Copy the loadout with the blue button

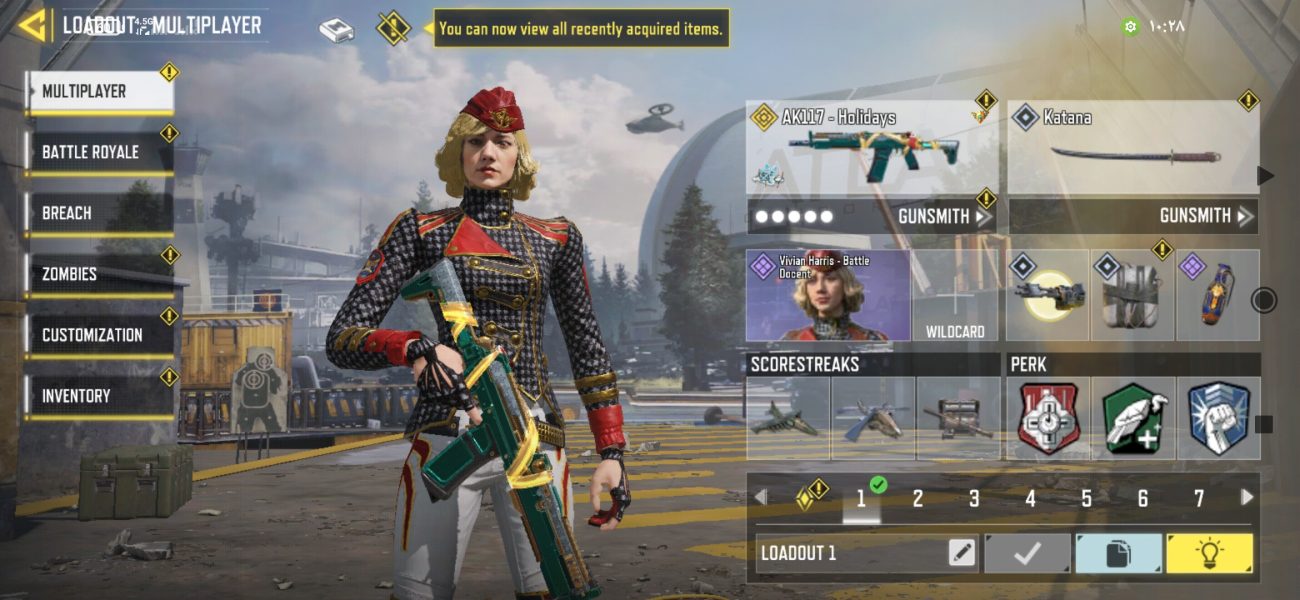(1118, 553)
